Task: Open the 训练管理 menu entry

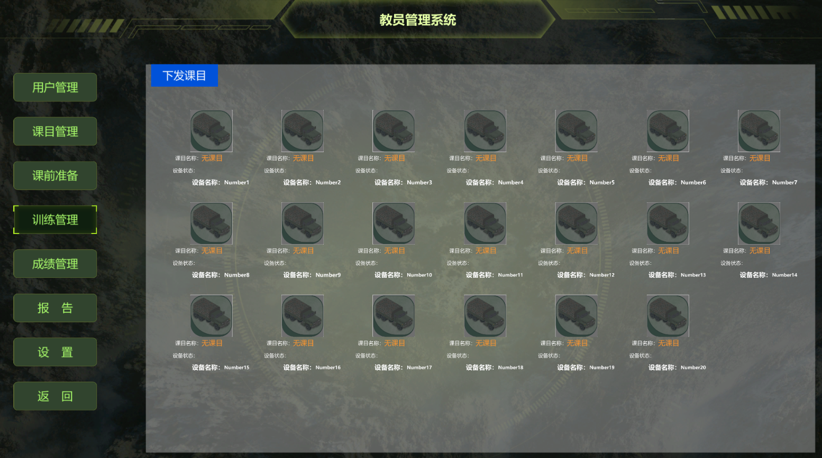Action: (55, 219)
